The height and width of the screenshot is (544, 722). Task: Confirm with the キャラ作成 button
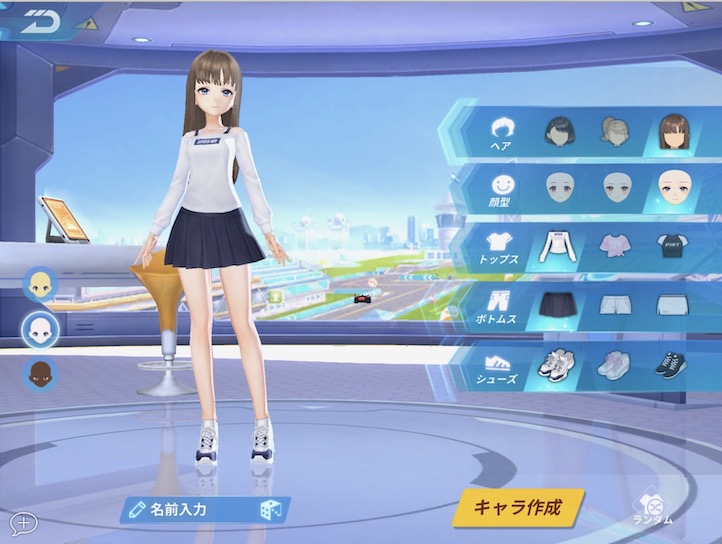[516, 507]
